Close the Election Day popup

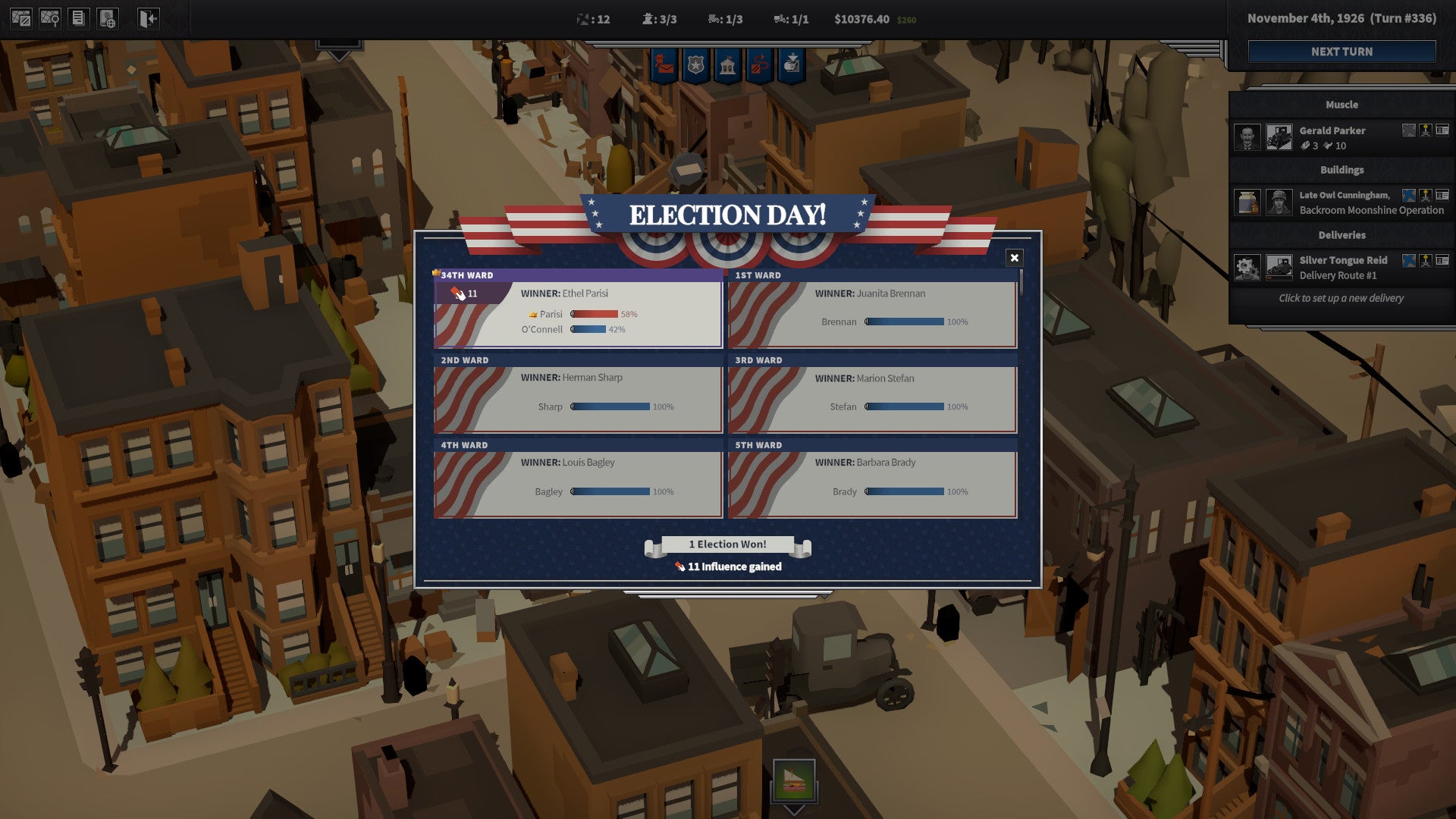1015,257
